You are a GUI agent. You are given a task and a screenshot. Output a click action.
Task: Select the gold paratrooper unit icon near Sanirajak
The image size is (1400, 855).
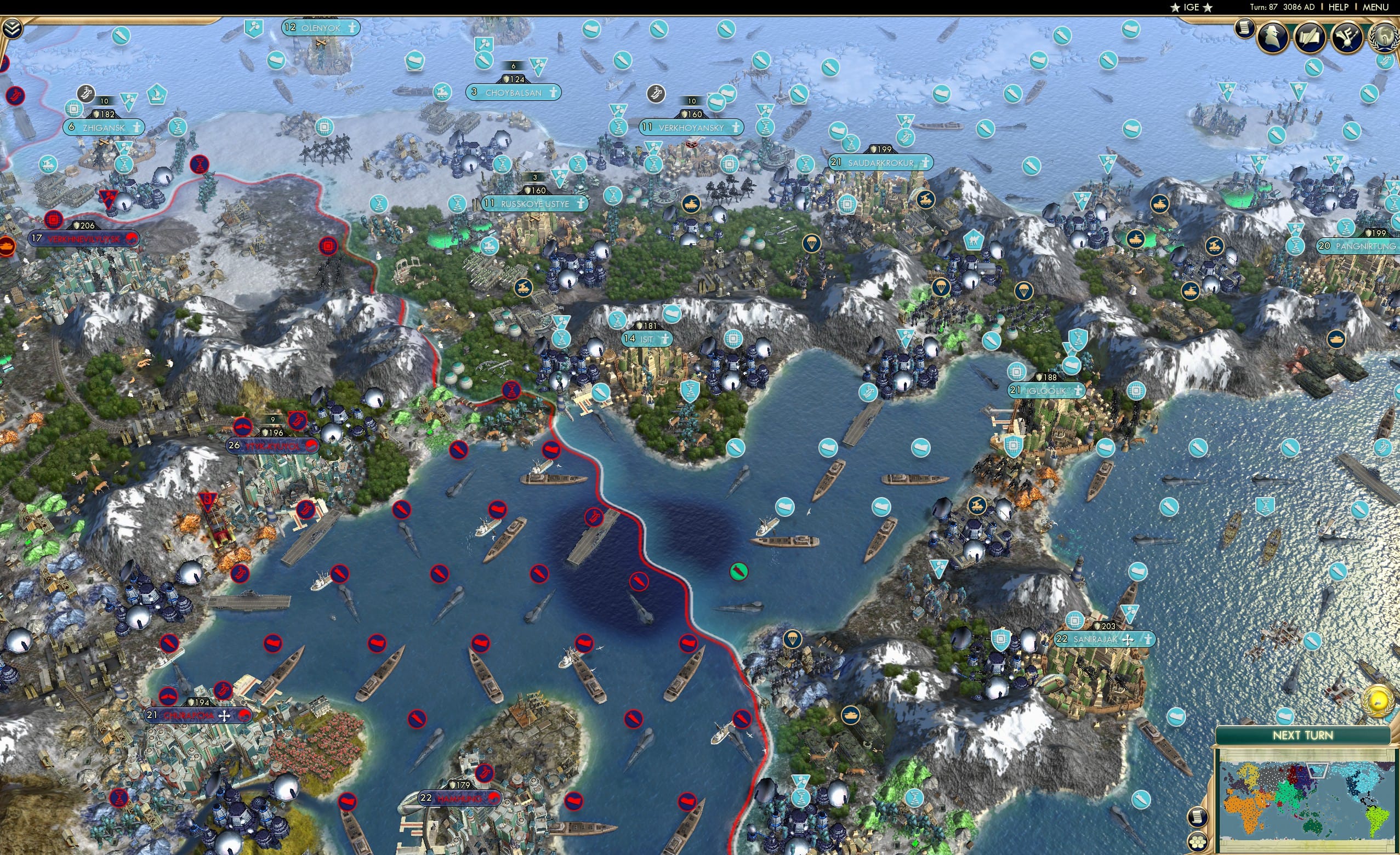pos(793,640)
